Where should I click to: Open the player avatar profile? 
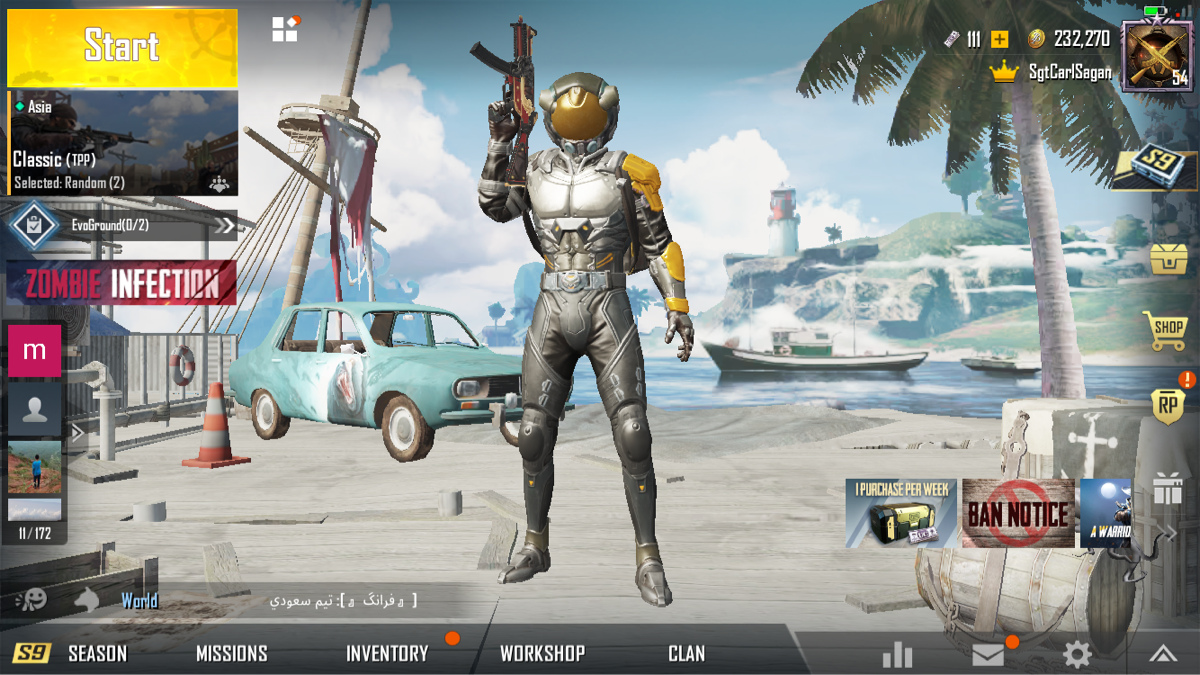[x=1157, y=55]
